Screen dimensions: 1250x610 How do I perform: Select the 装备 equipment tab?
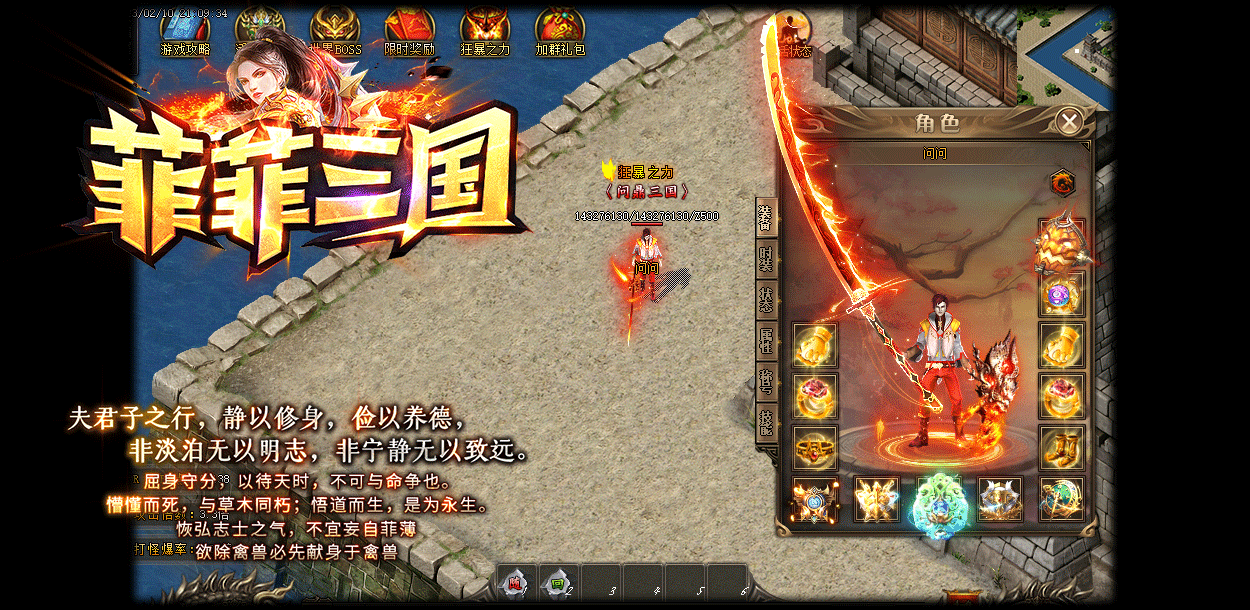point(766,217)
